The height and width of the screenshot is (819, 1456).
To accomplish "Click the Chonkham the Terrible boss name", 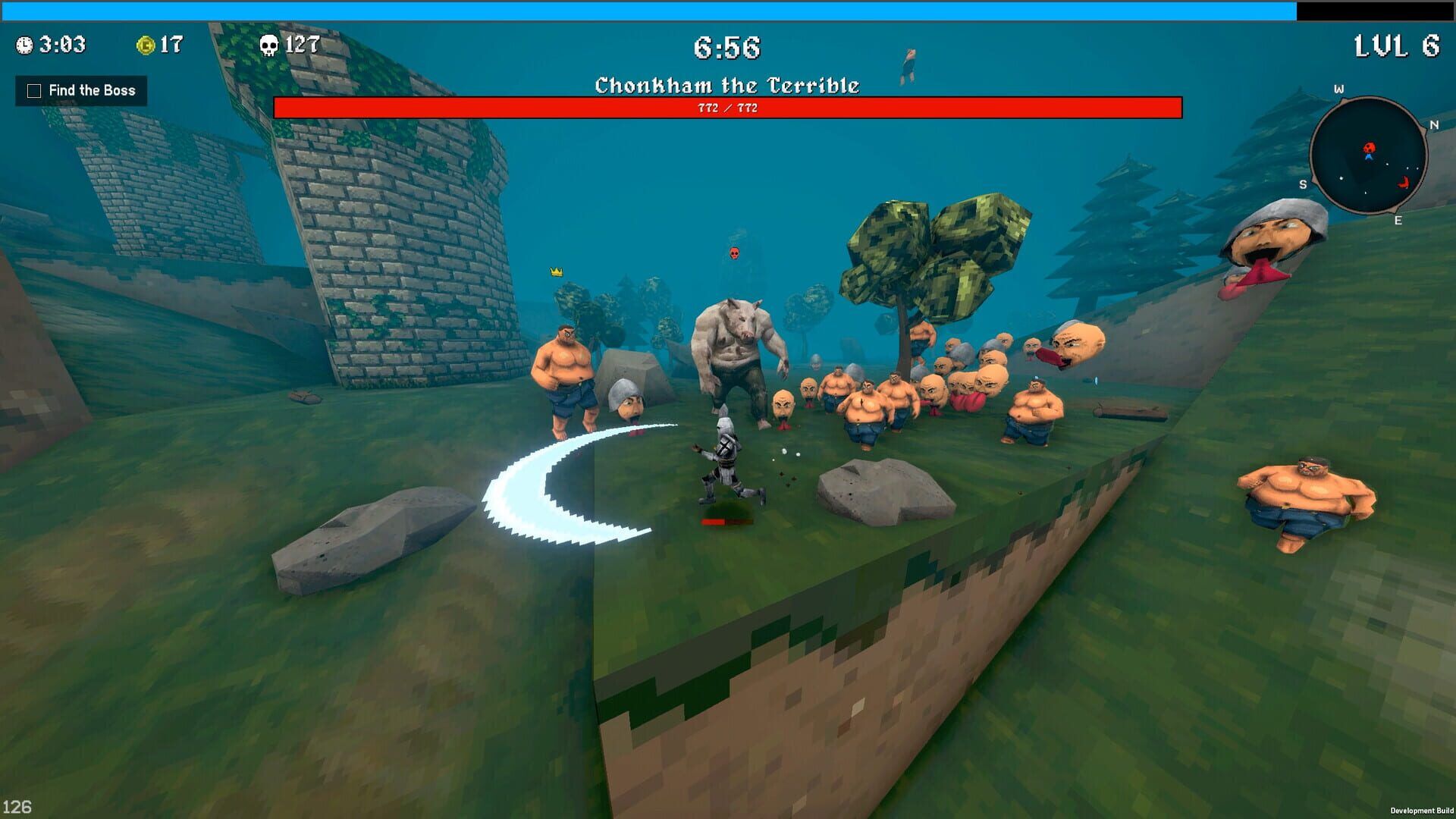I will (726, 85).
